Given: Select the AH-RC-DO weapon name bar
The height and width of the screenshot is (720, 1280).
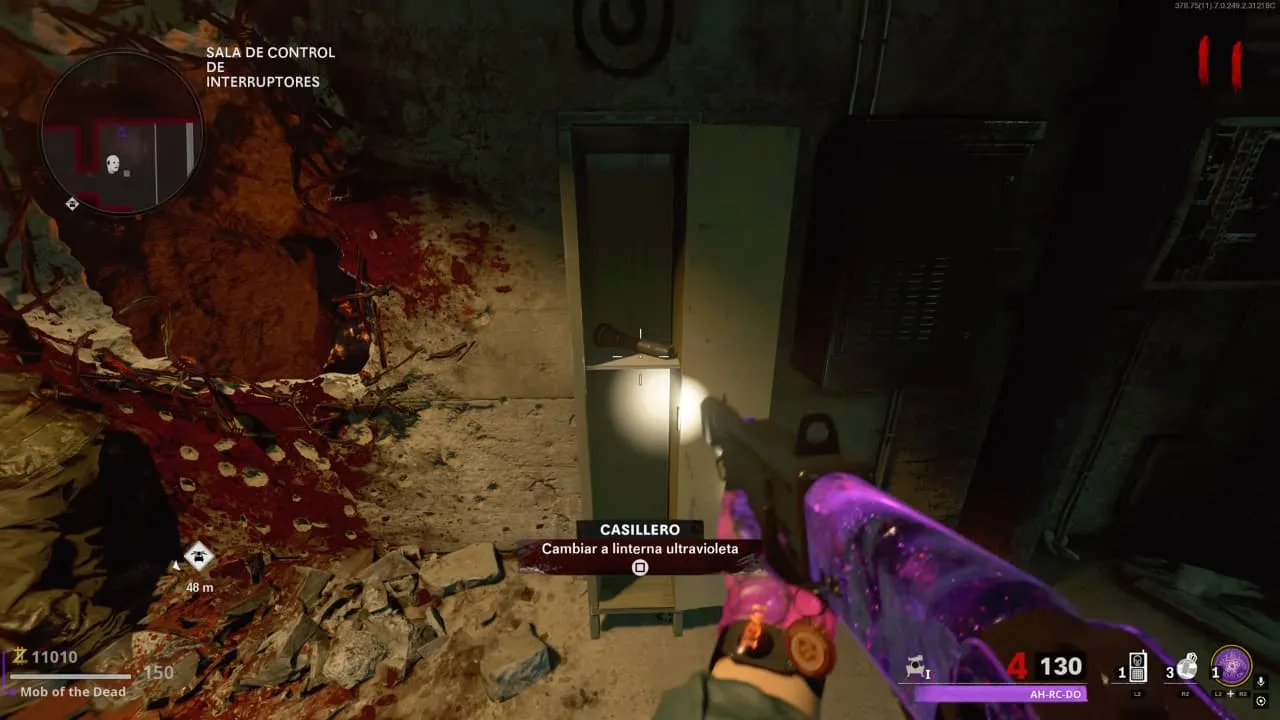Looking at the screenshot, I should click(x=1000, y=694).
